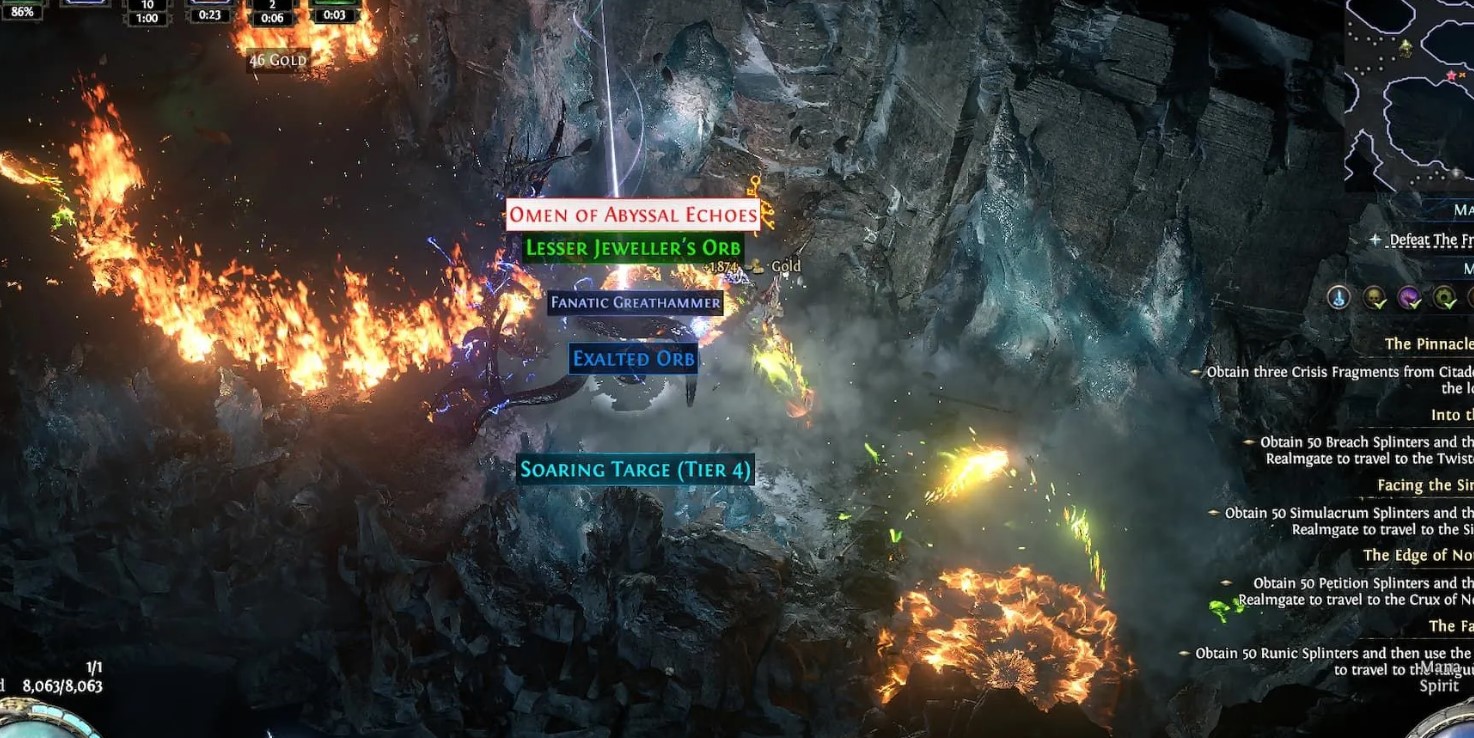
Task: Collect the Soaring Targe (Tier 4) label
Action: pyautogui.click(x=635, y=470)
